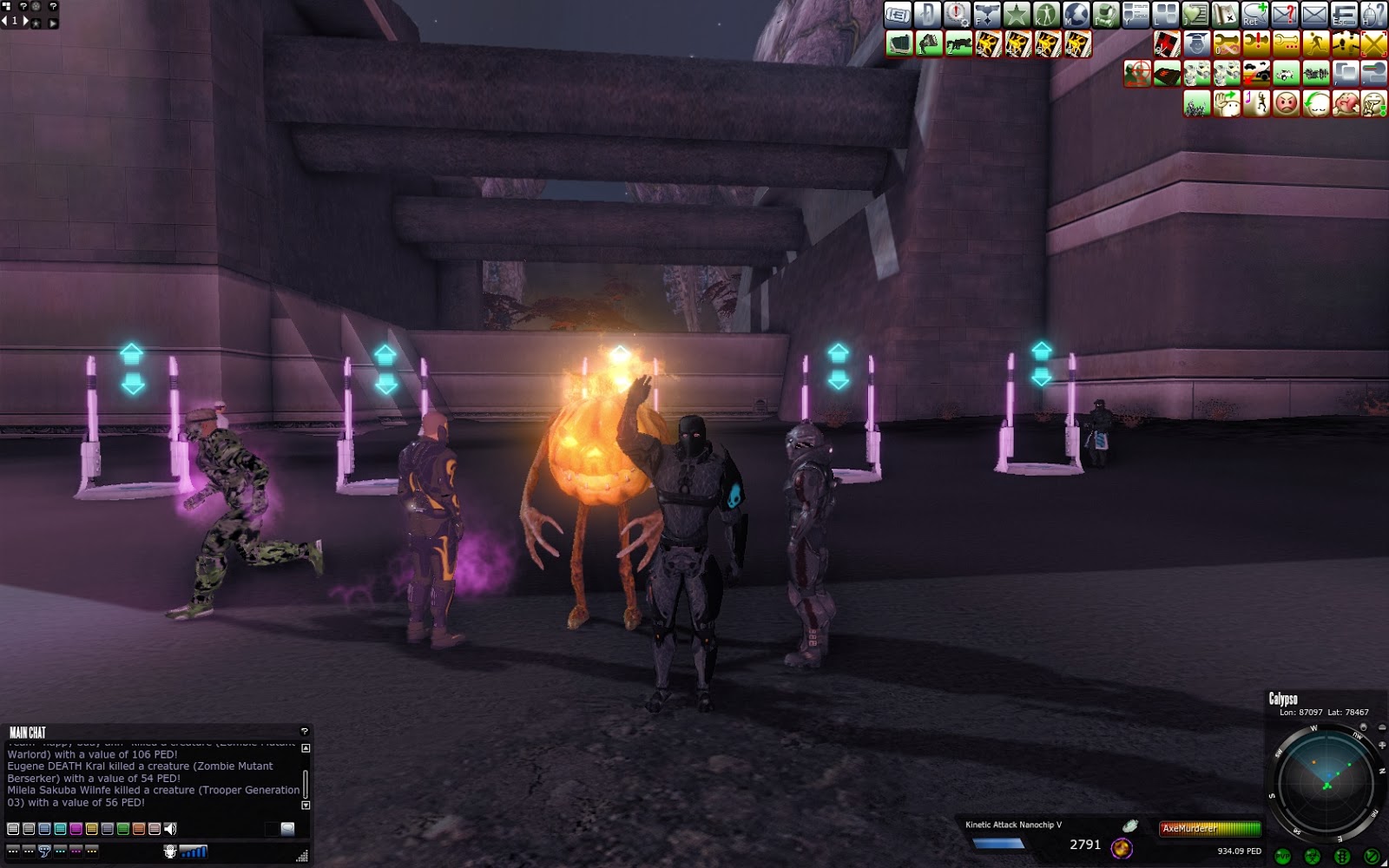Open Main Chat help with the question mark
Image resolution: width=1389 pixels, height=868 pixels.
point(305,731)
